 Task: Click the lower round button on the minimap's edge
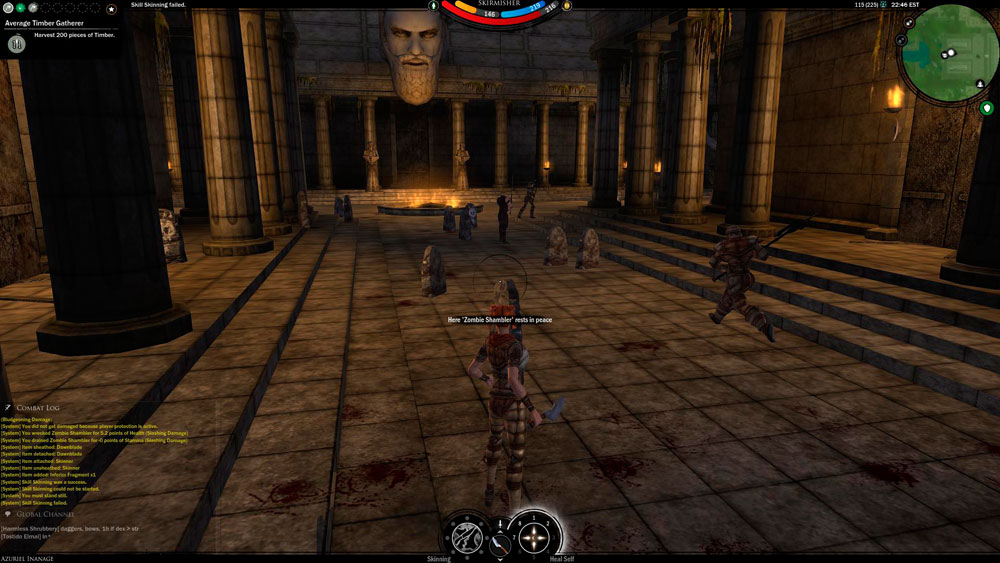pos(901,39)
